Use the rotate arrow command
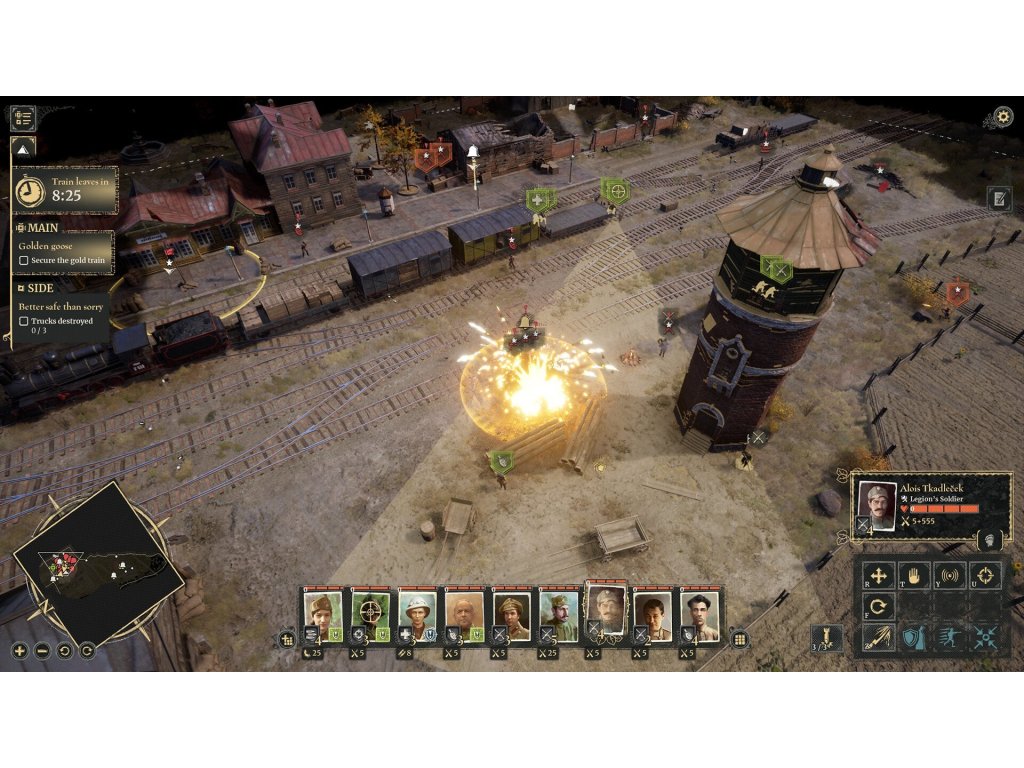This screenshot has height=768, width=1024. click(879, 606)
